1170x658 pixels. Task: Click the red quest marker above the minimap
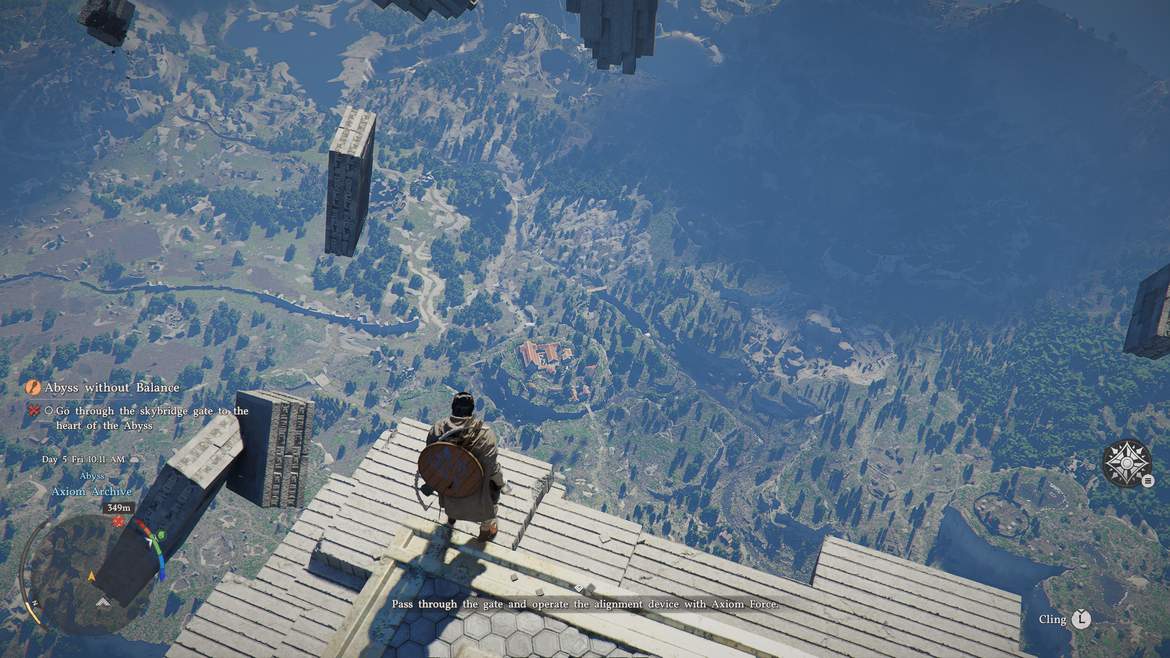click(x=119, y=522)
